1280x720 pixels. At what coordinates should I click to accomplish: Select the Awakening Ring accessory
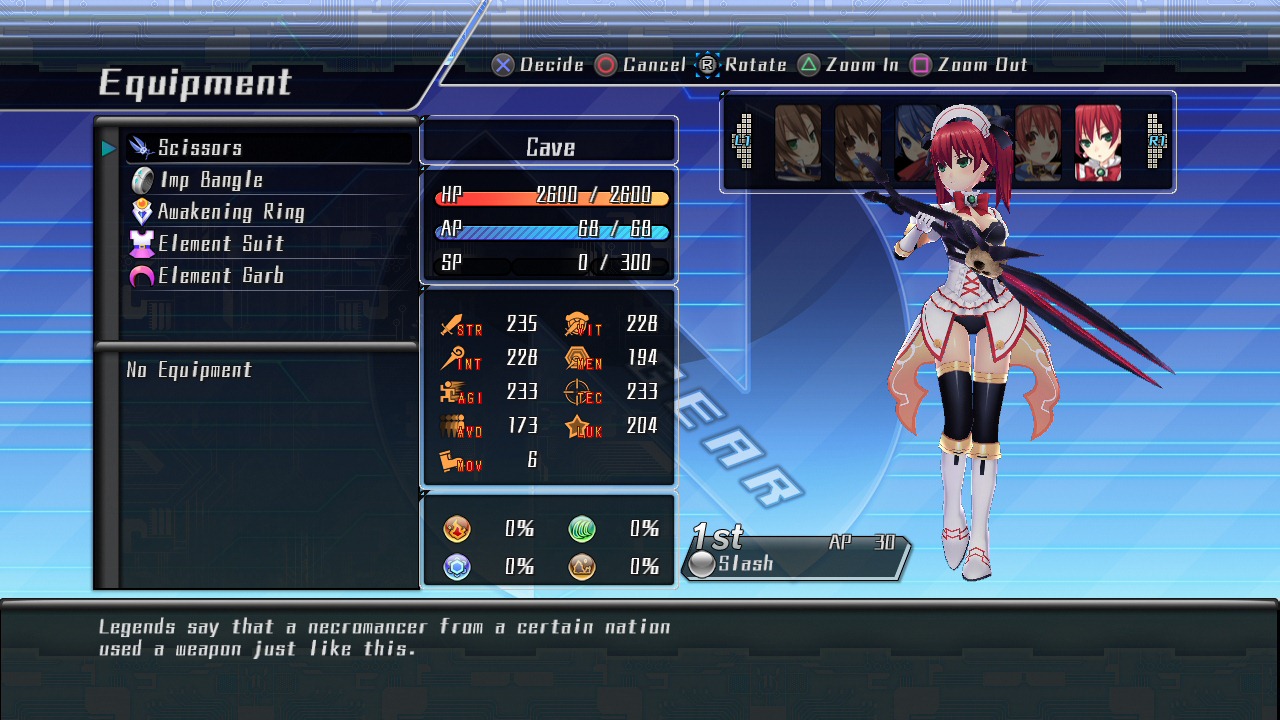(230, 212)
